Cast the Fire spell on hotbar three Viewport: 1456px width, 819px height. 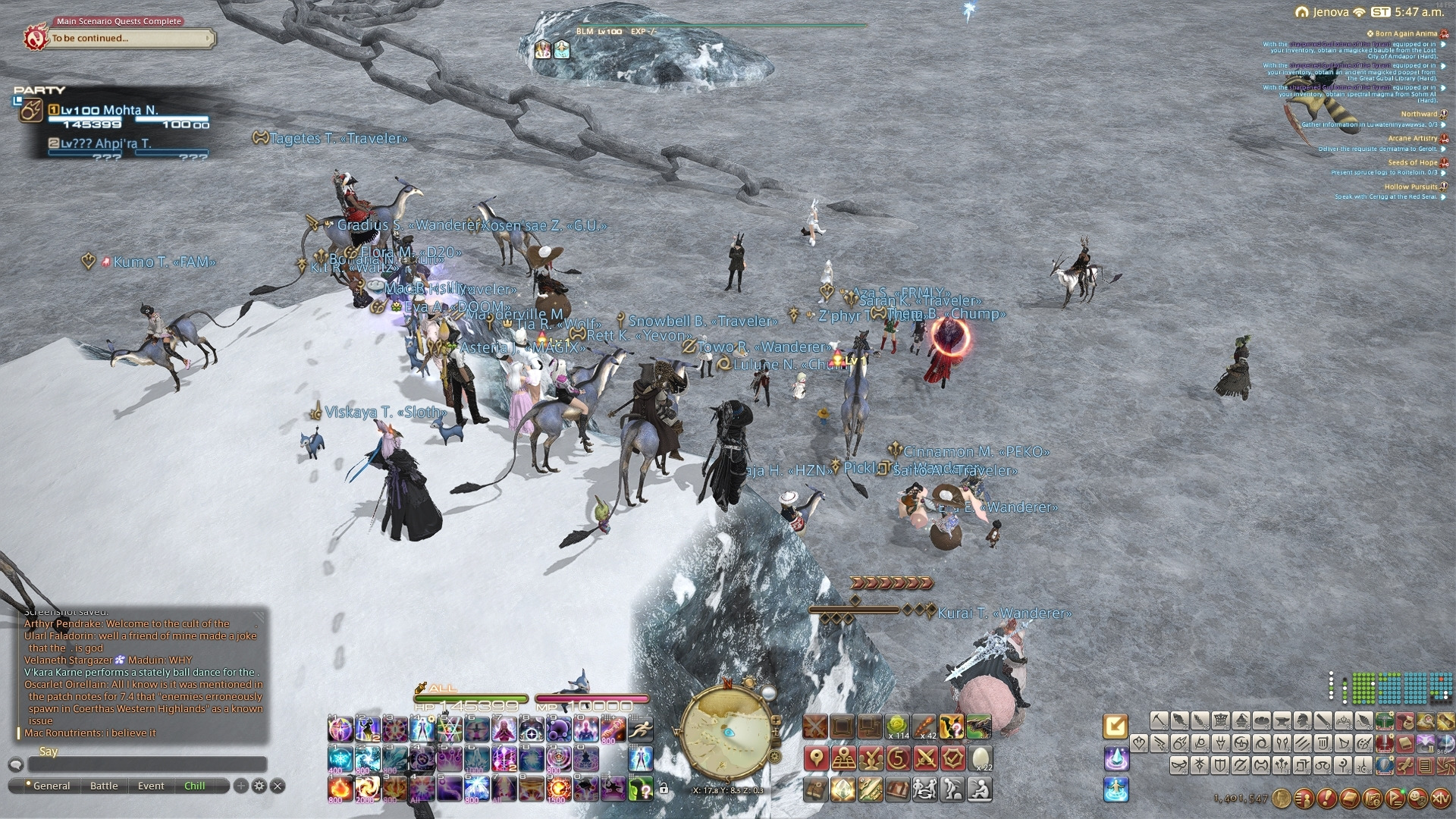tap(340, 789)
